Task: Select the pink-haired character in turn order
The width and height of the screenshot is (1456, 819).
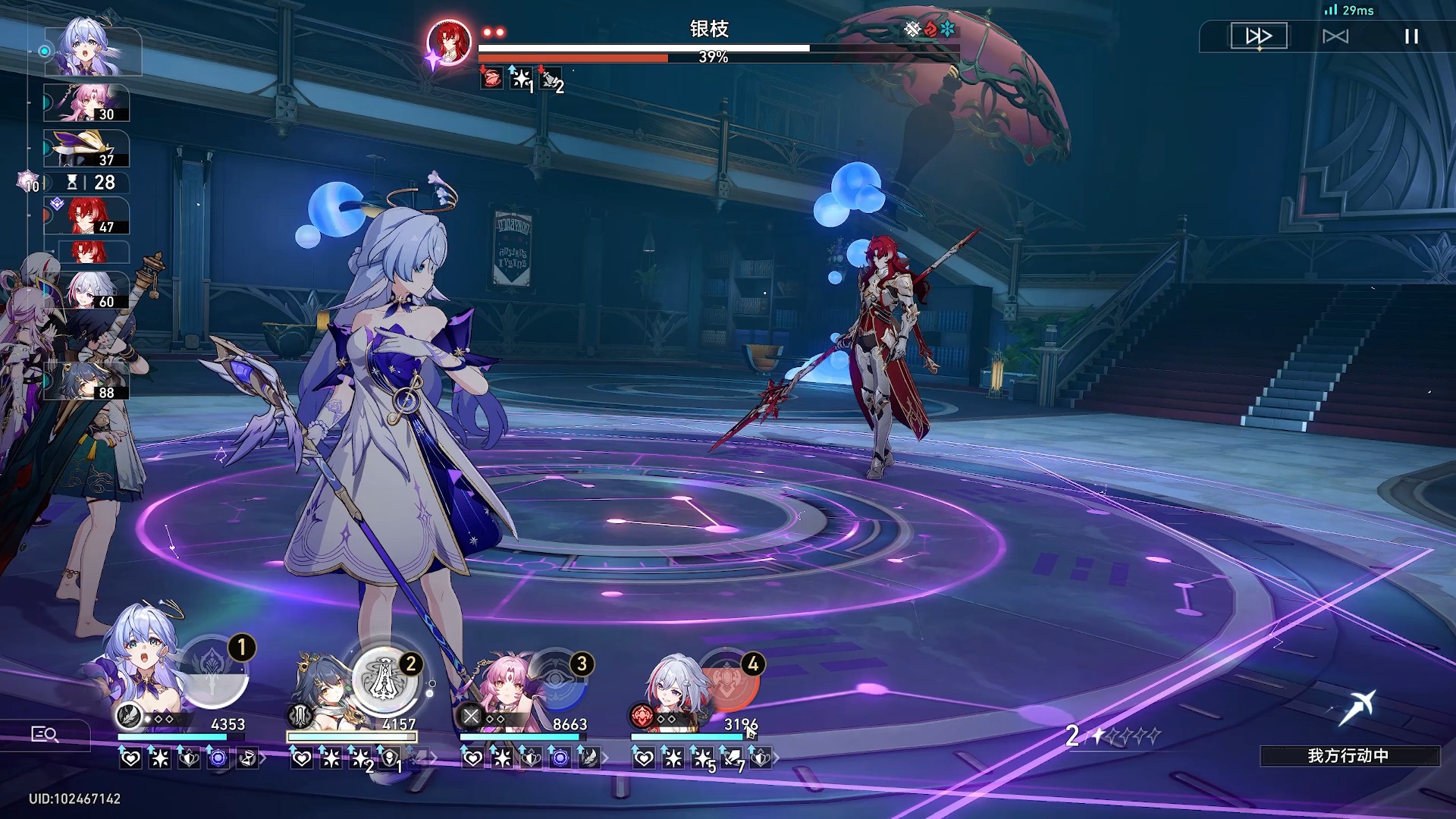Action: tap(86, 103)
